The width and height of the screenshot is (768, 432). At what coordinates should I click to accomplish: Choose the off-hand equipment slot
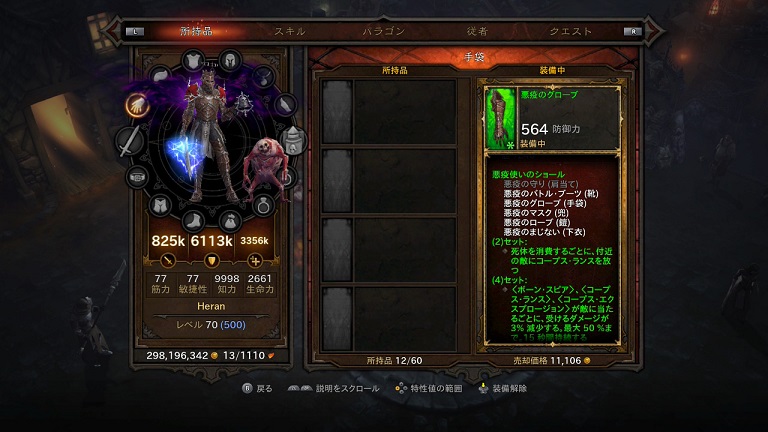click(291, 140)
